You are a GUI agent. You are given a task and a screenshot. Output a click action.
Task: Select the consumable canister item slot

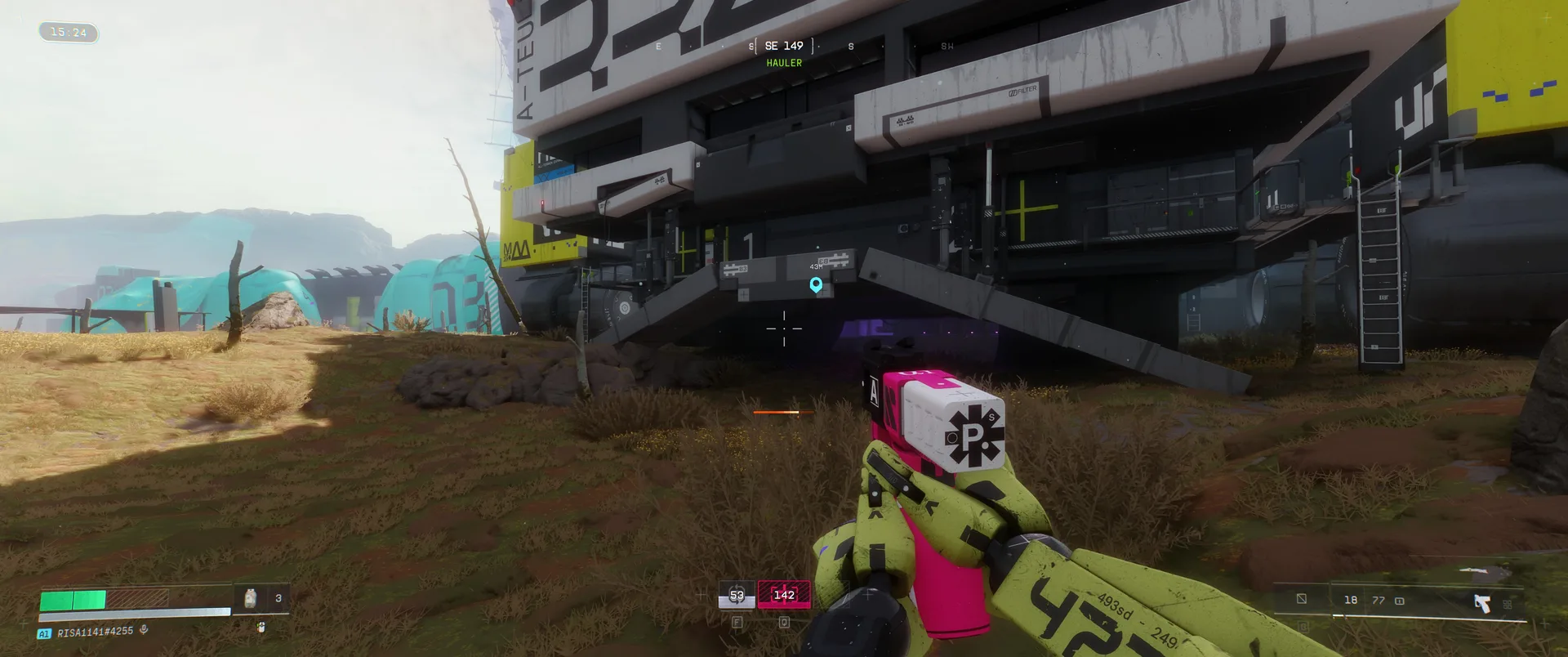(251, 598)
